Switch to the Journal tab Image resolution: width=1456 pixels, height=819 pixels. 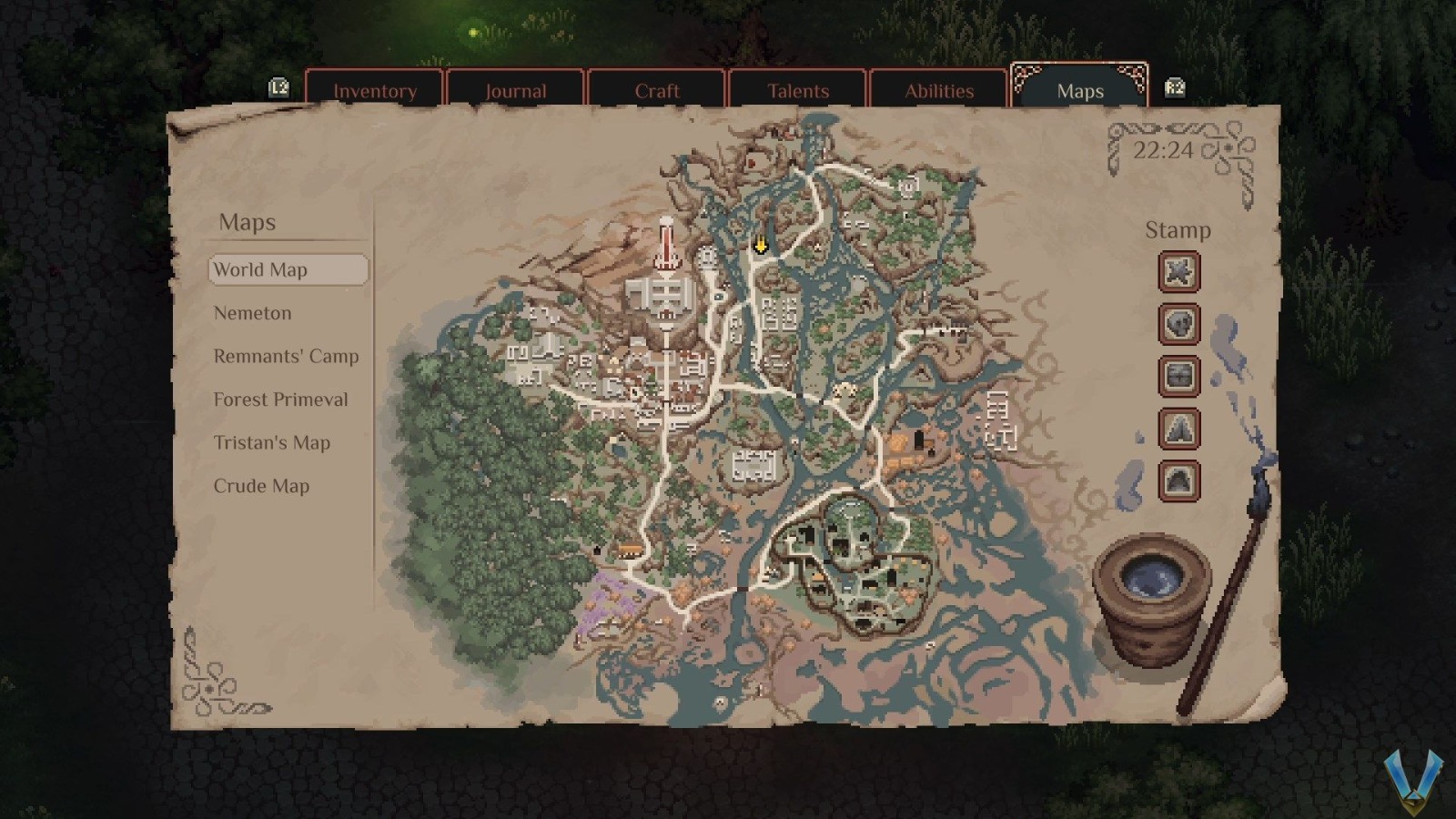point(516,91)
